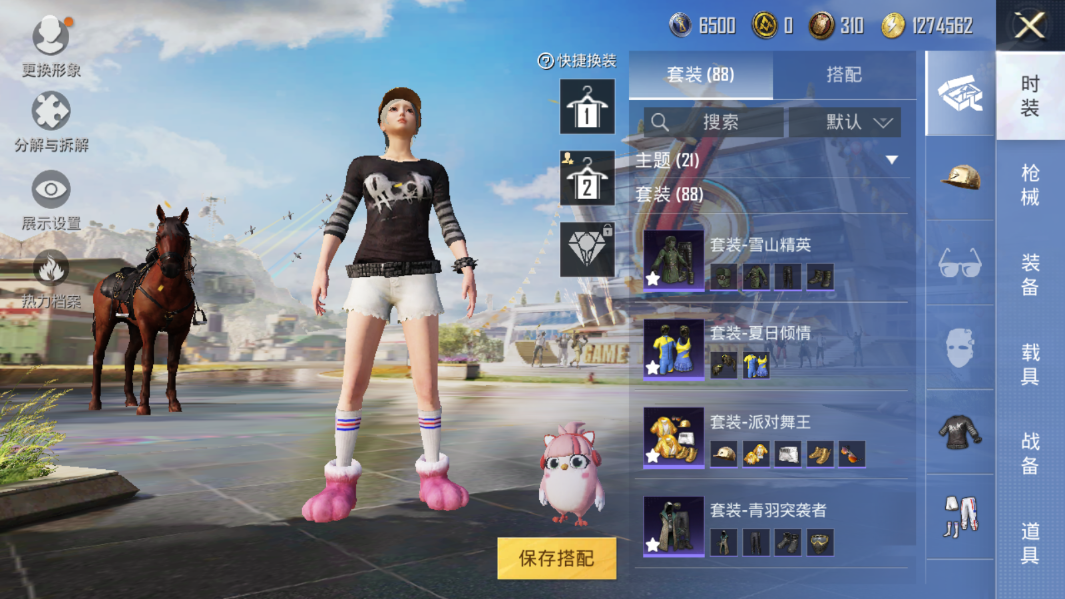Open the 更换形象 change appearance option

51,47
